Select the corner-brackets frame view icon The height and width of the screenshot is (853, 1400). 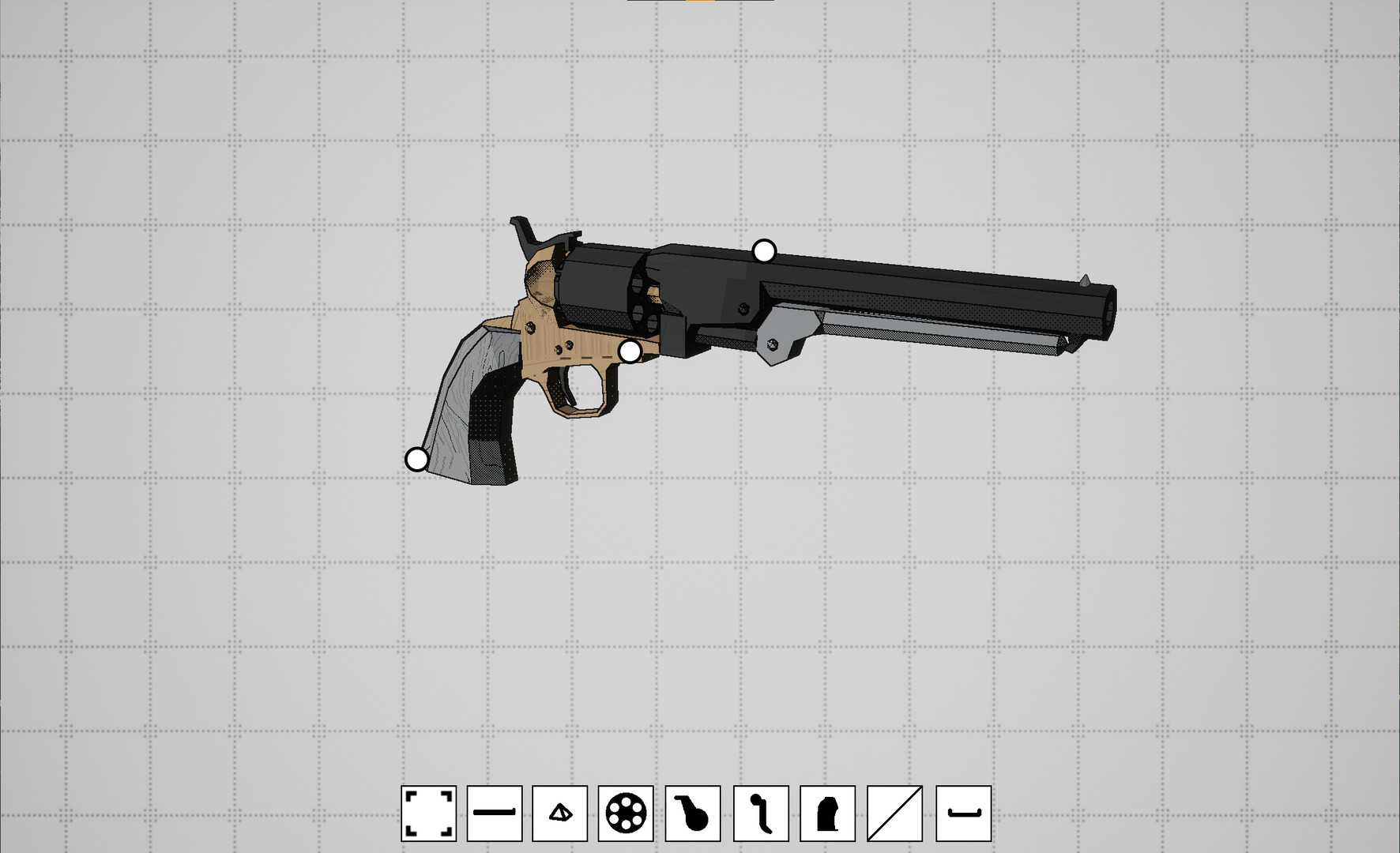428,814
